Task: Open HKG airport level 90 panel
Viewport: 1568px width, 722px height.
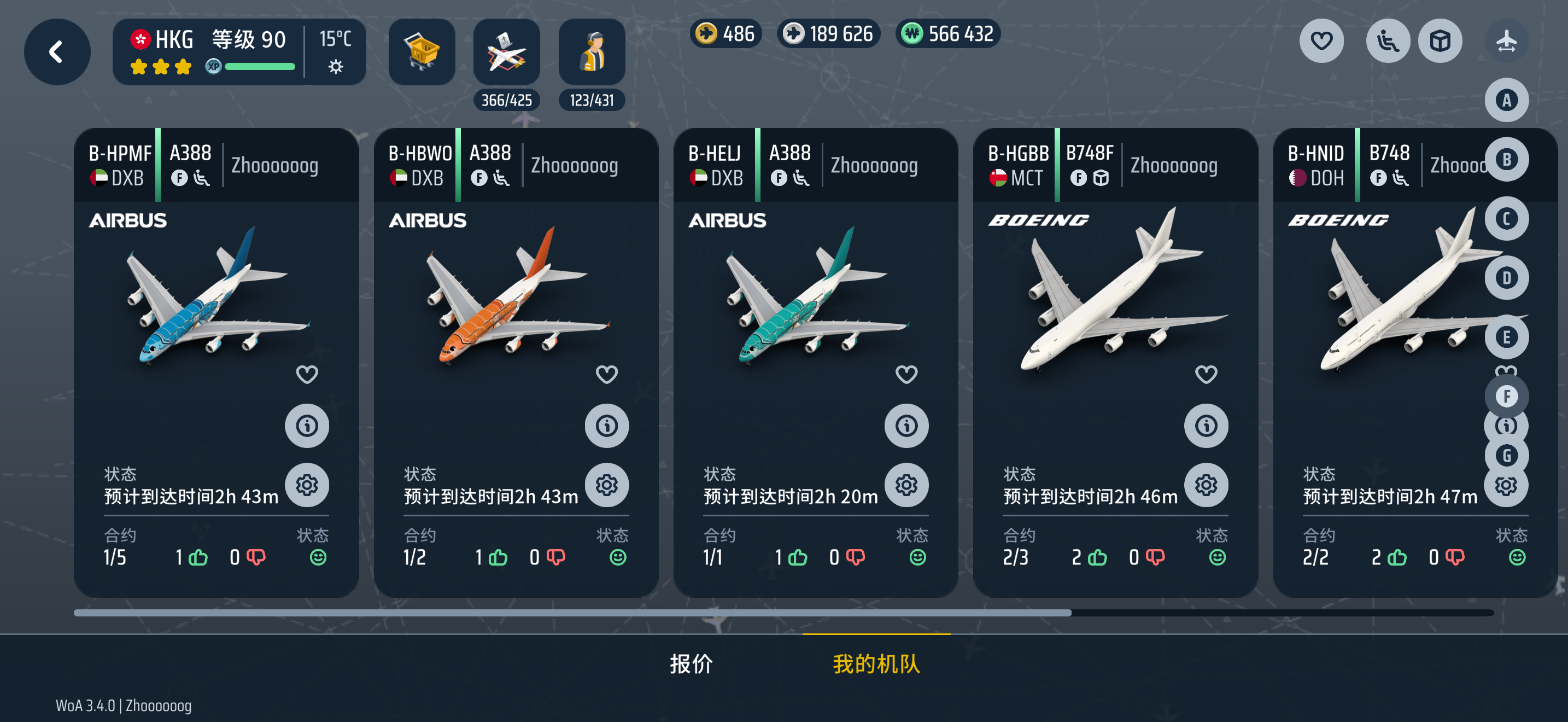Action: click(x=238, y=52)
